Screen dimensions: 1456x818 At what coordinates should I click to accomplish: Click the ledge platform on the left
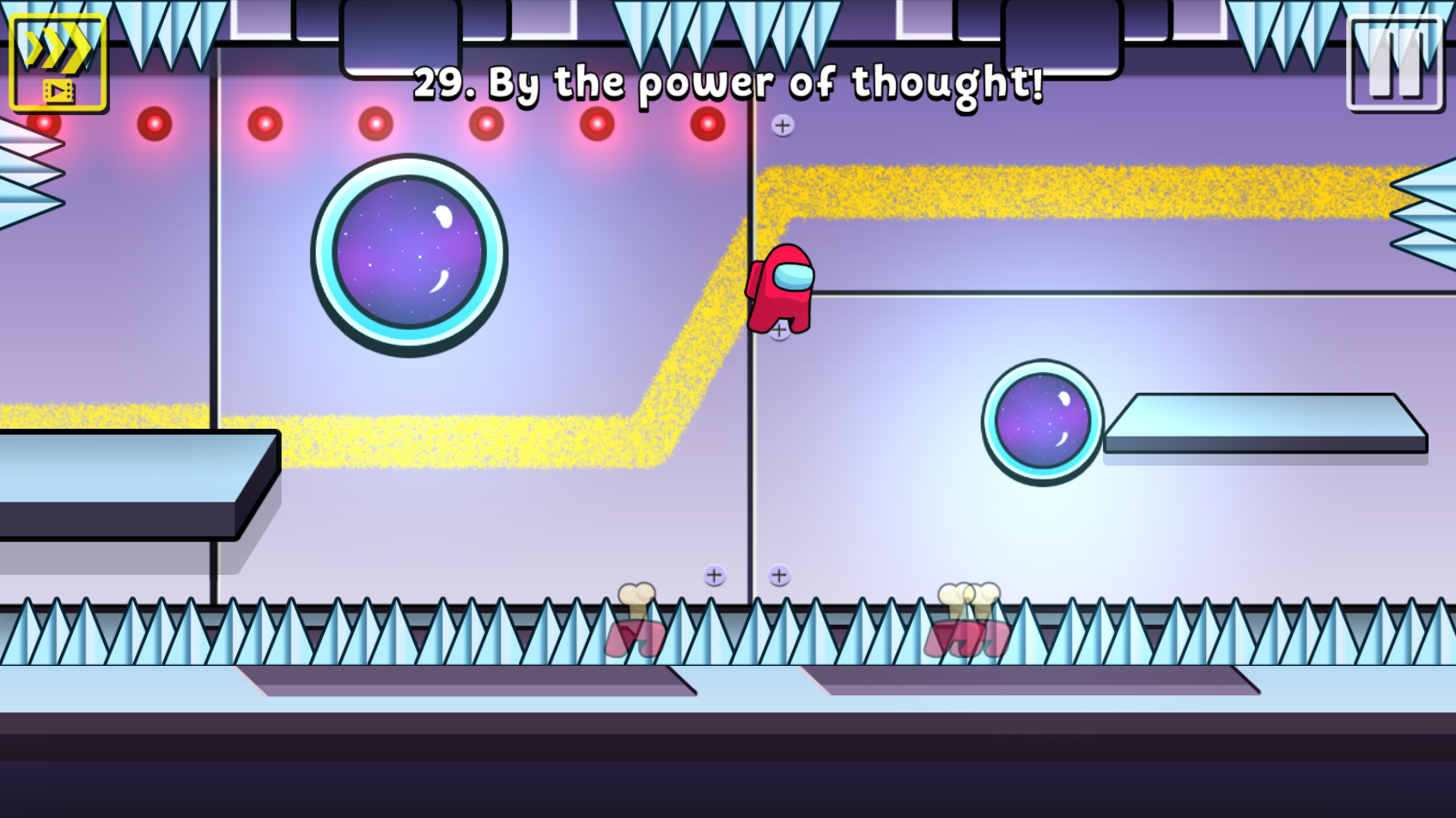tap(120, 481)
